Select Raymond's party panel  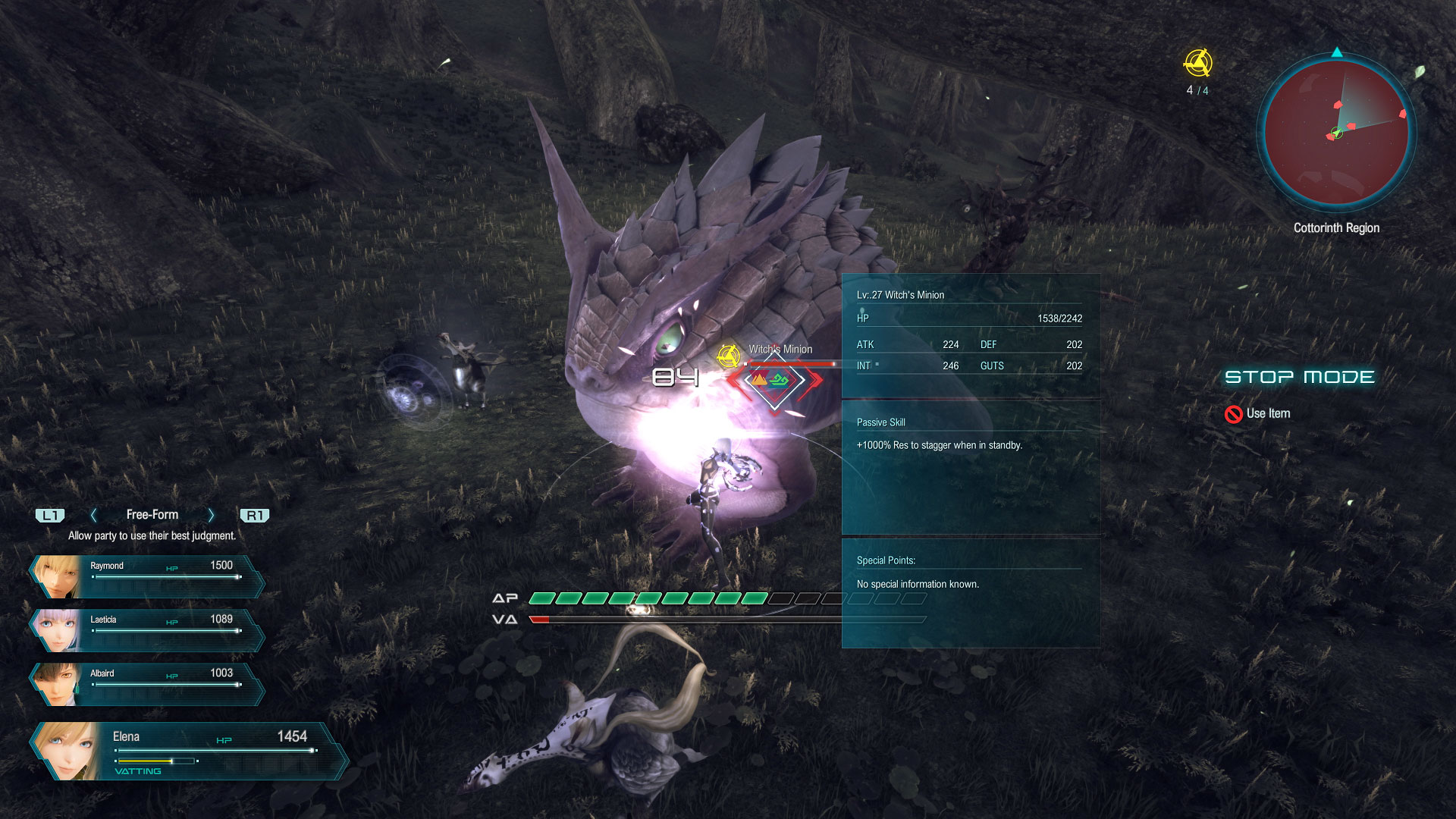click(148, 576)
